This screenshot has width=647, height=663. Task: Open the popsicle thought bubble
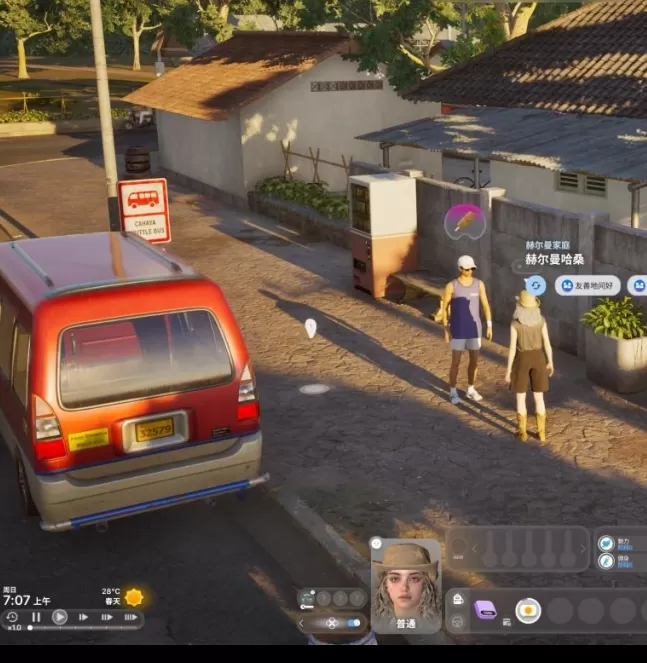(465, 221)
